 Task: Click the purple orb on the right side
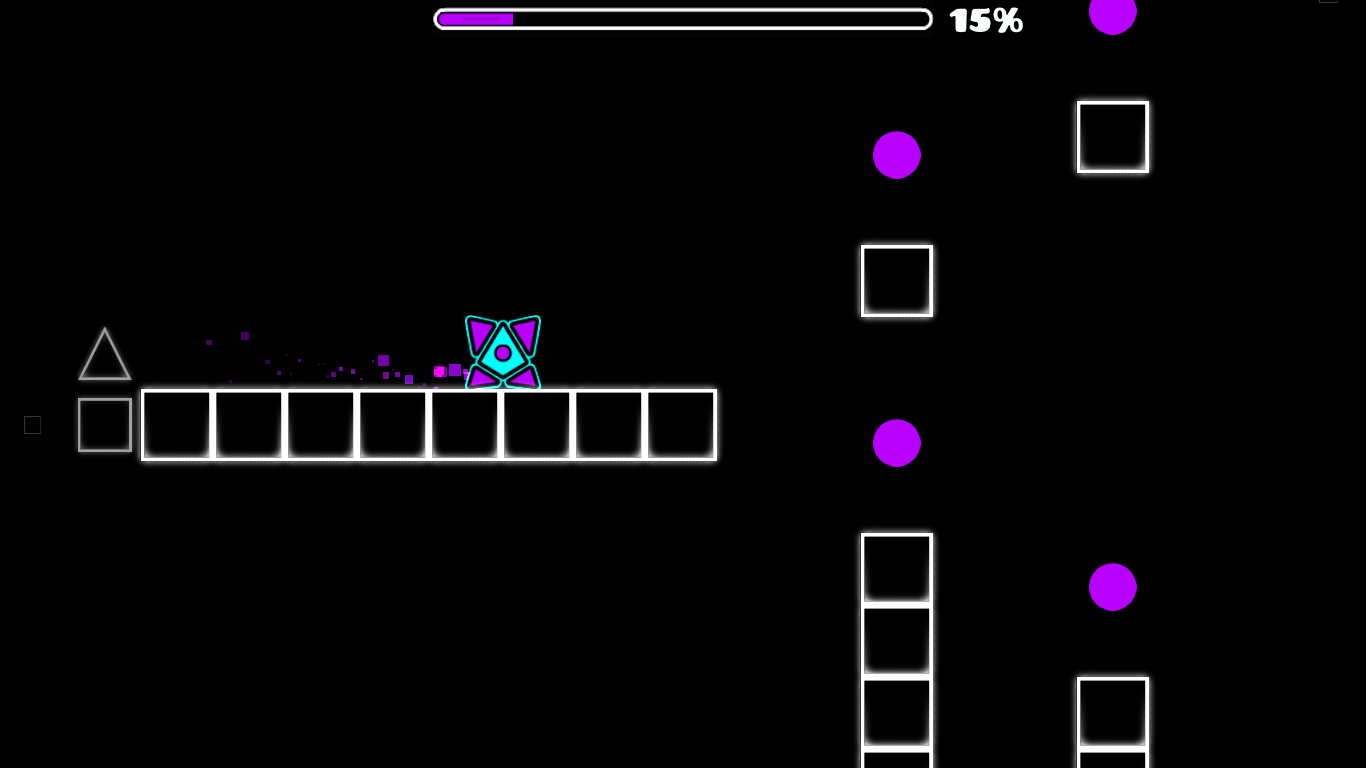coord(1112,587)
